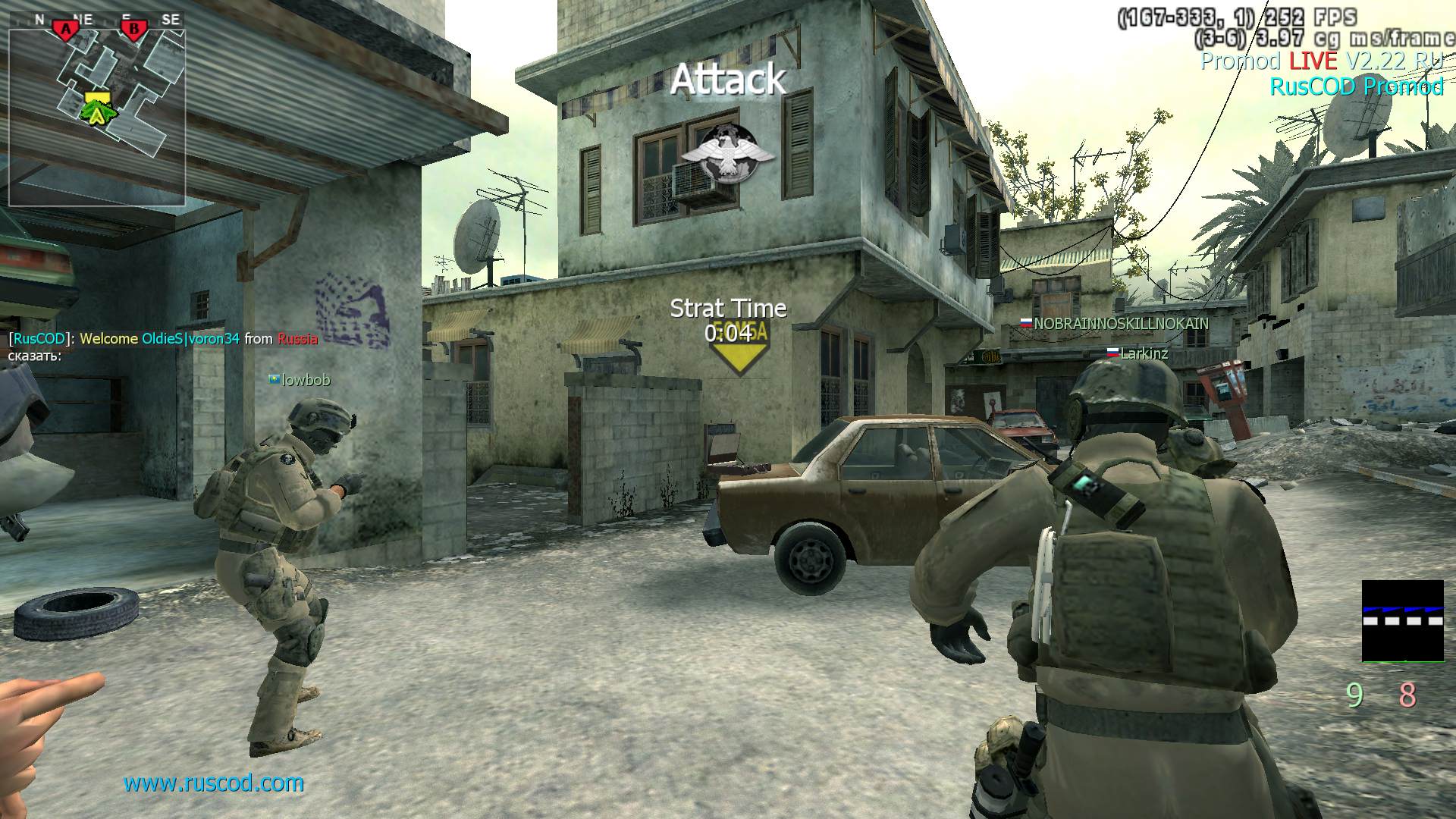The image size is (1456, 819).
Task: Select teammate Larkinz's name tag
Action: (x=1137, y=353)
